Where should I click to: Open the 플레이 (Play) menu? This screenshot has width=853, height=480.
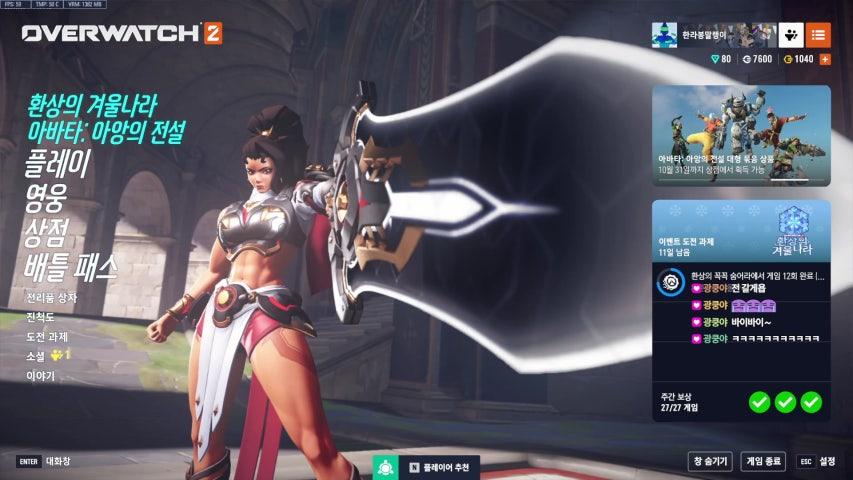pyautogui.click(x=57, y=164)
